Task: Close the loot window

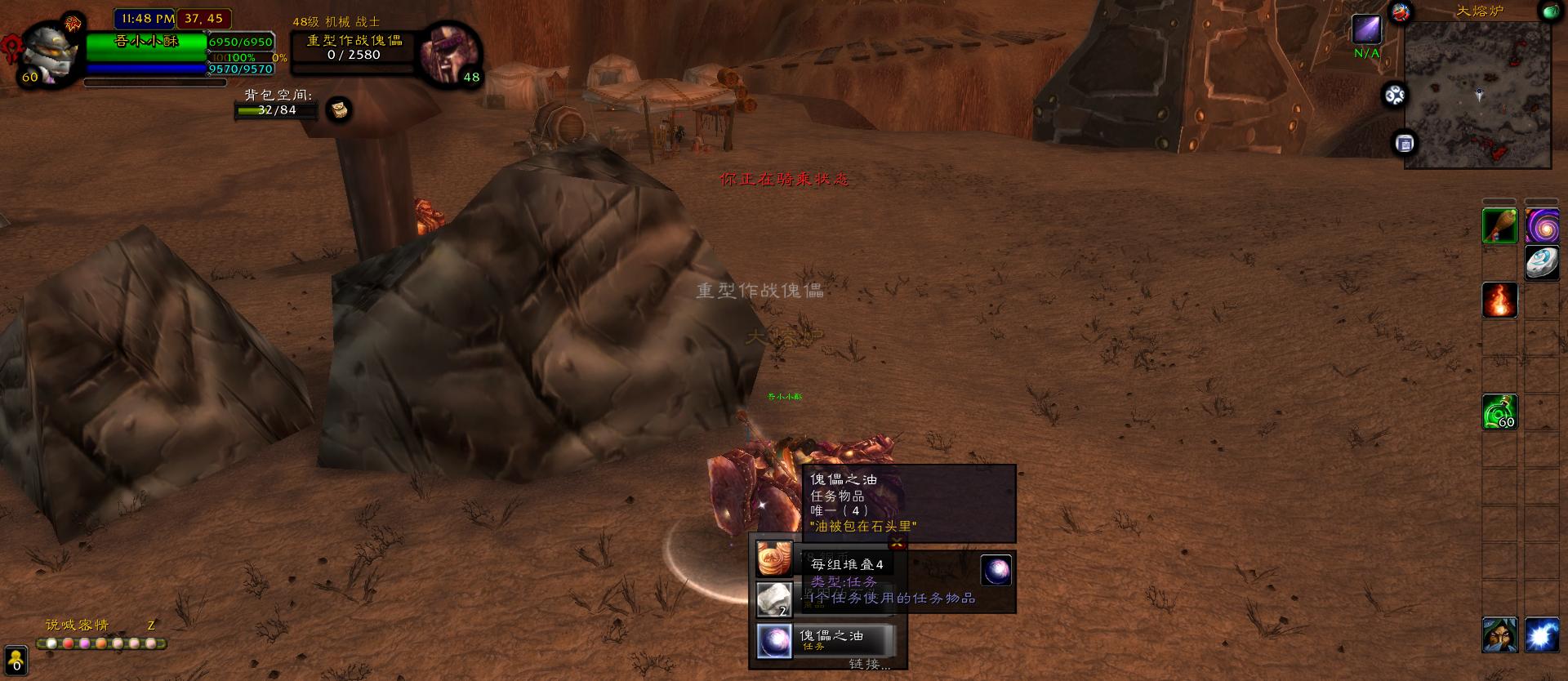Action: (898, 542)
